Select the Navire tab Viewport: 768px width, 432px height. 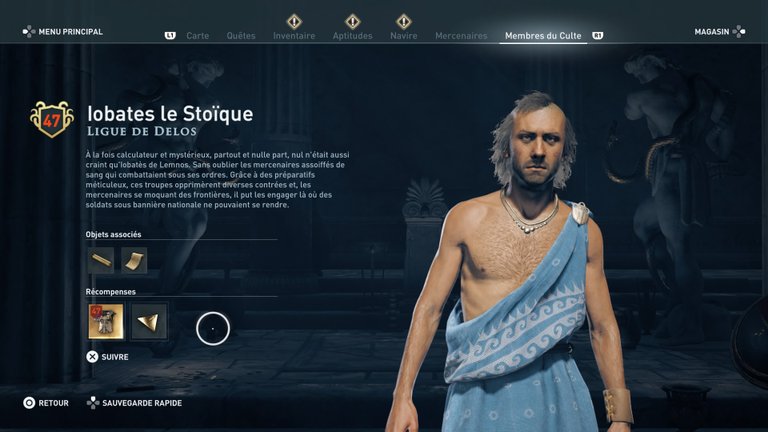(x=404, y=36)
